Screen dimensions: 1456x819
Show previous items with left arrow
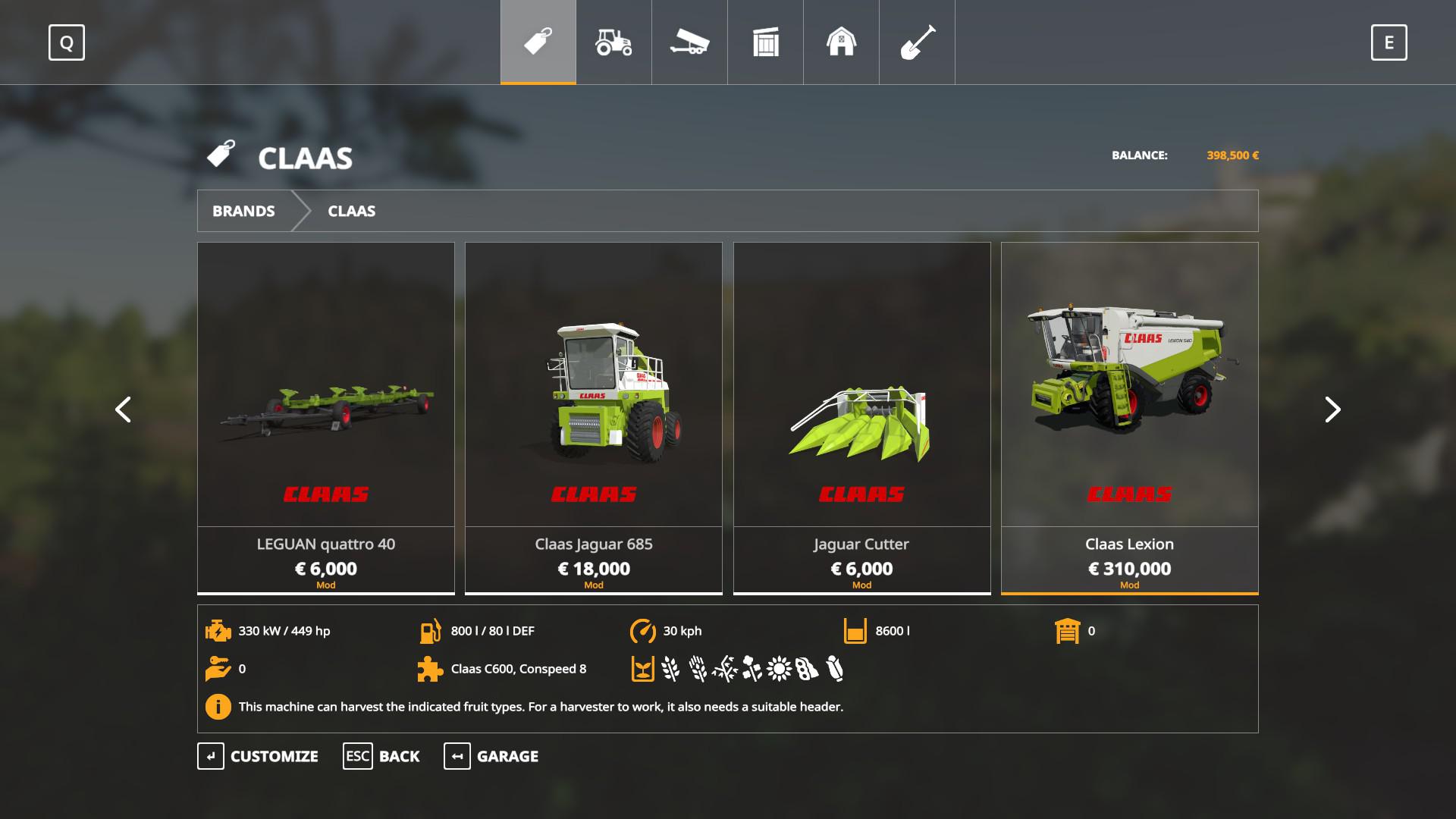[x=123, y=409]
